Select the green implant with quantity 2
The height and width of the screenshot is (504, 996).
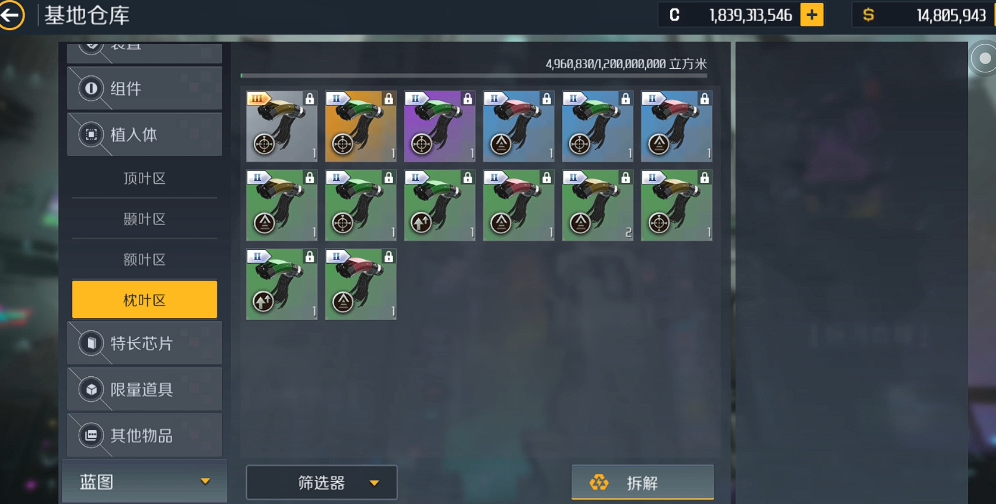click(598, 205)
